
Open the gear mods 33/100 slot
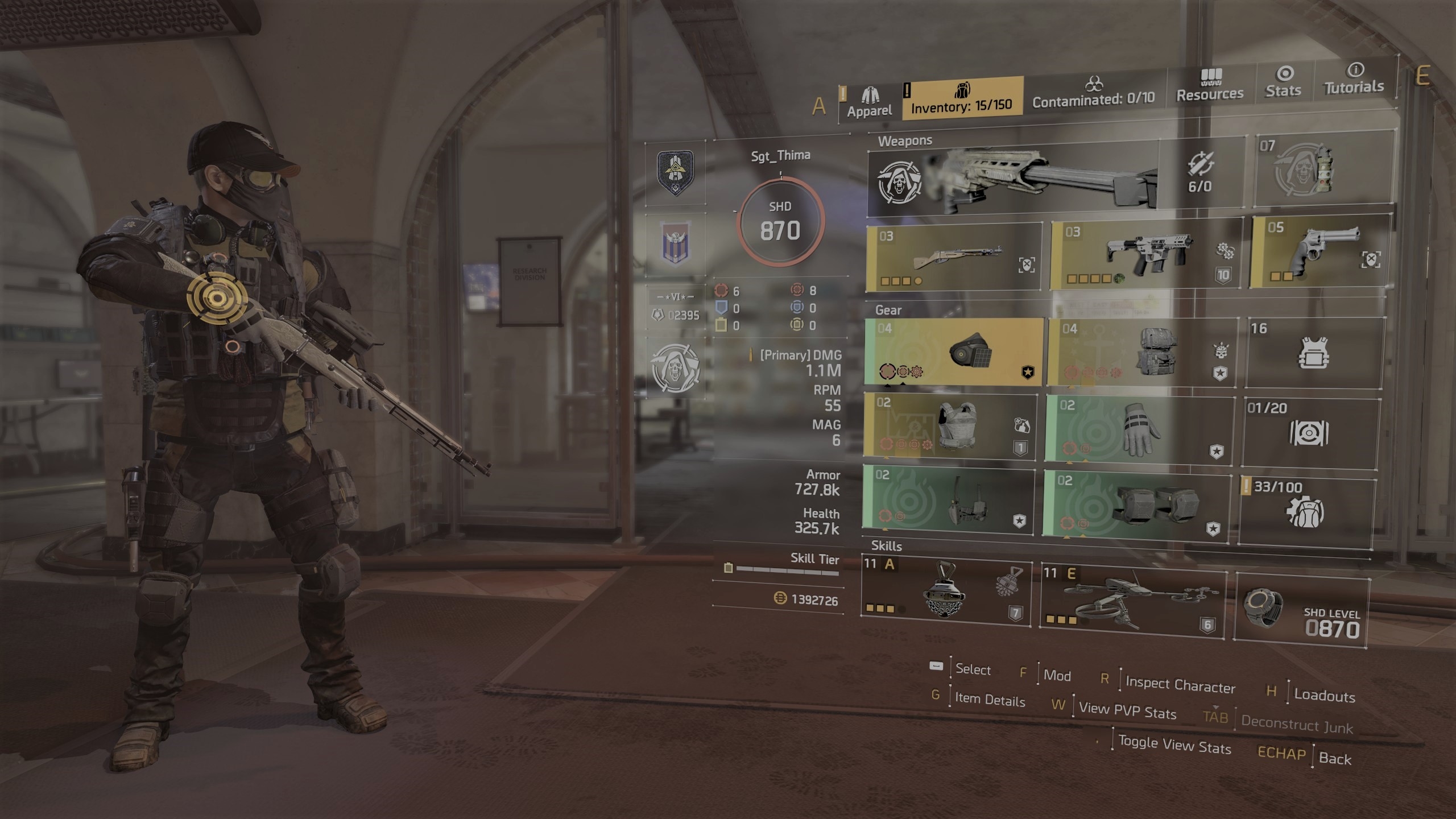(1307, 512)
